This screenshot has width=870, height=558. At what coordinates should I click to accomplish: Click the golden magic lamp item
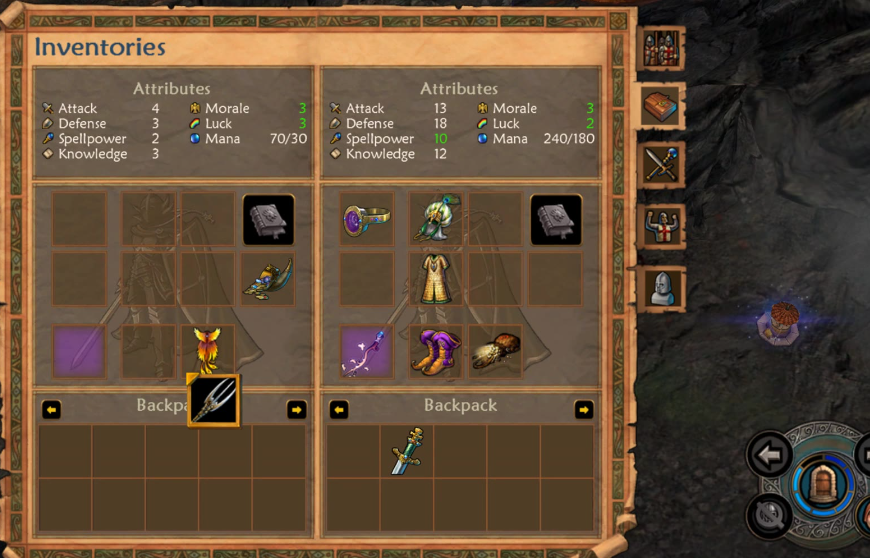268,279
